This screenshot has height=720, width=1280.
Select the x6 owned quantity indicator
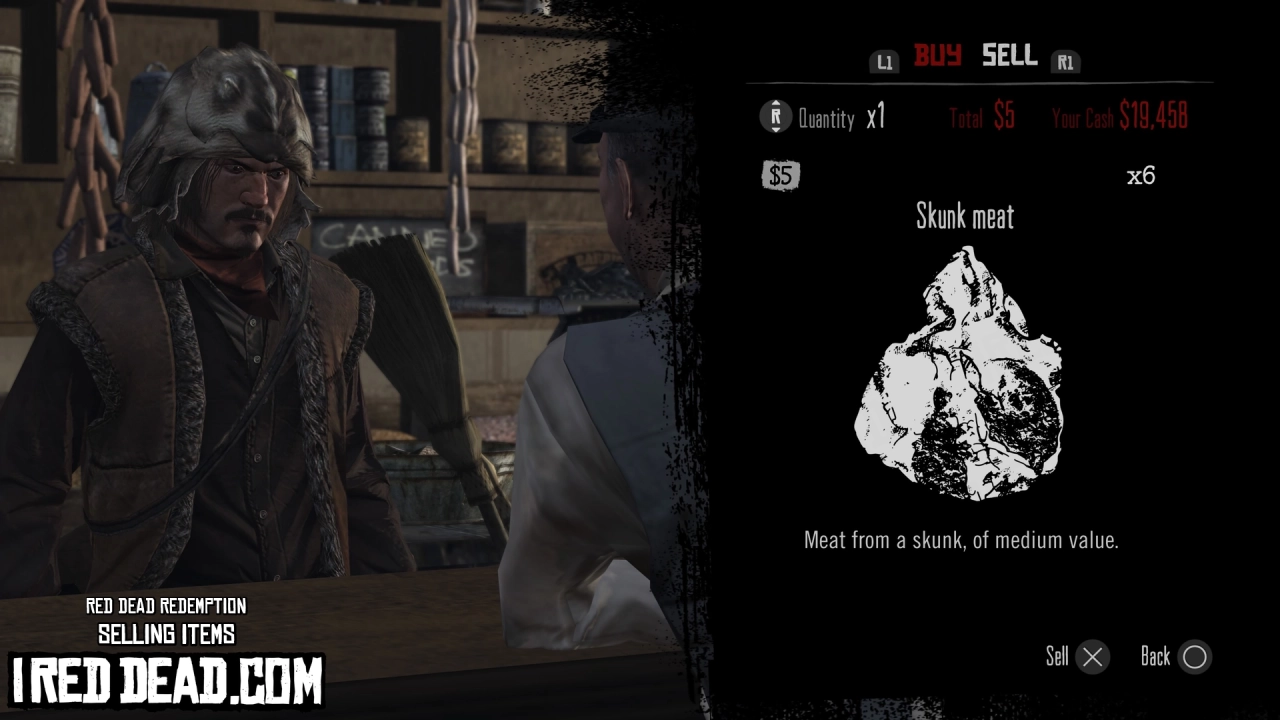point(1140,176)
